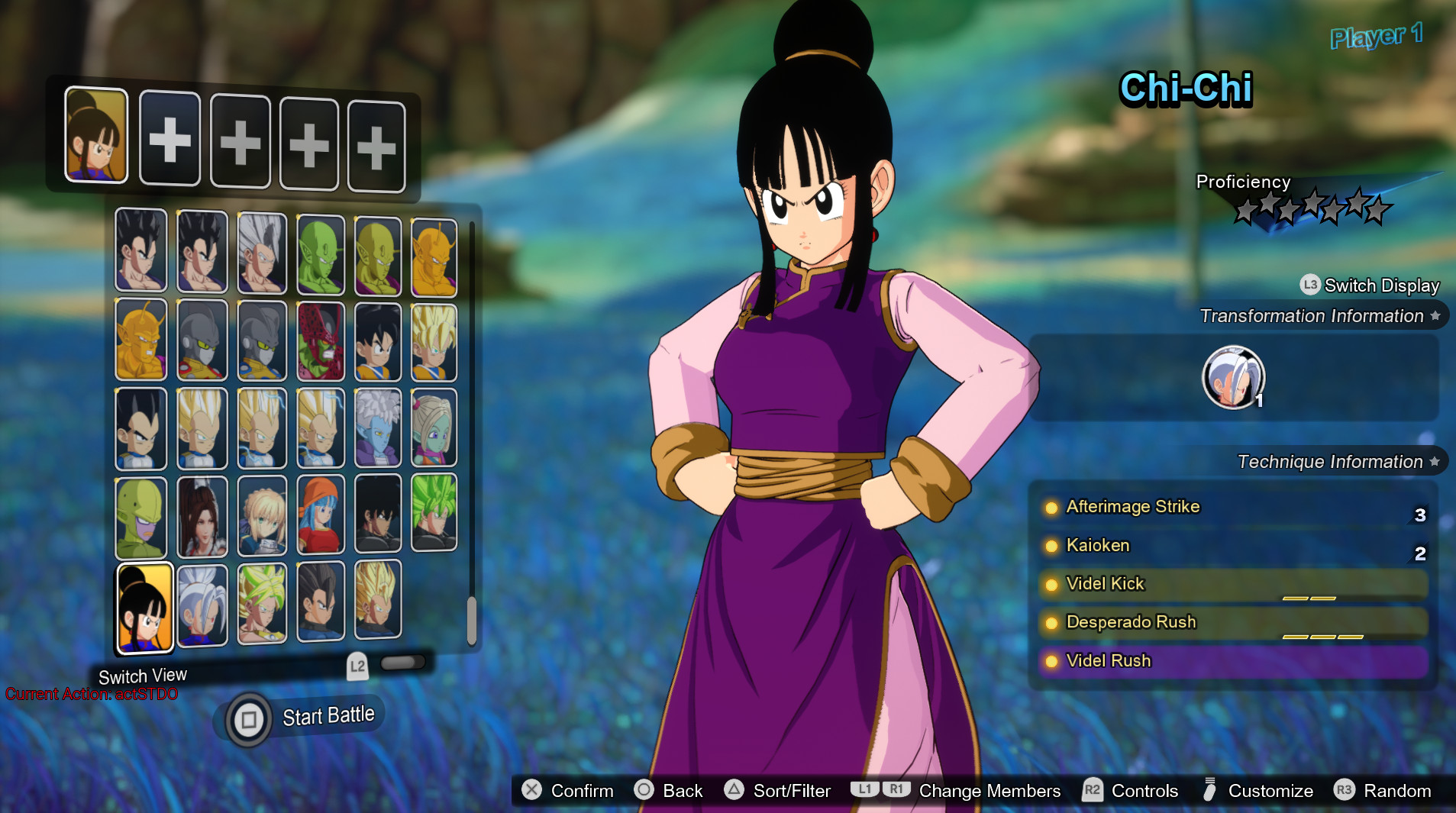This screenshot has height=813, width=1456.
Task: Add a character to an empty plus slot
Action: tap(170, 140)
